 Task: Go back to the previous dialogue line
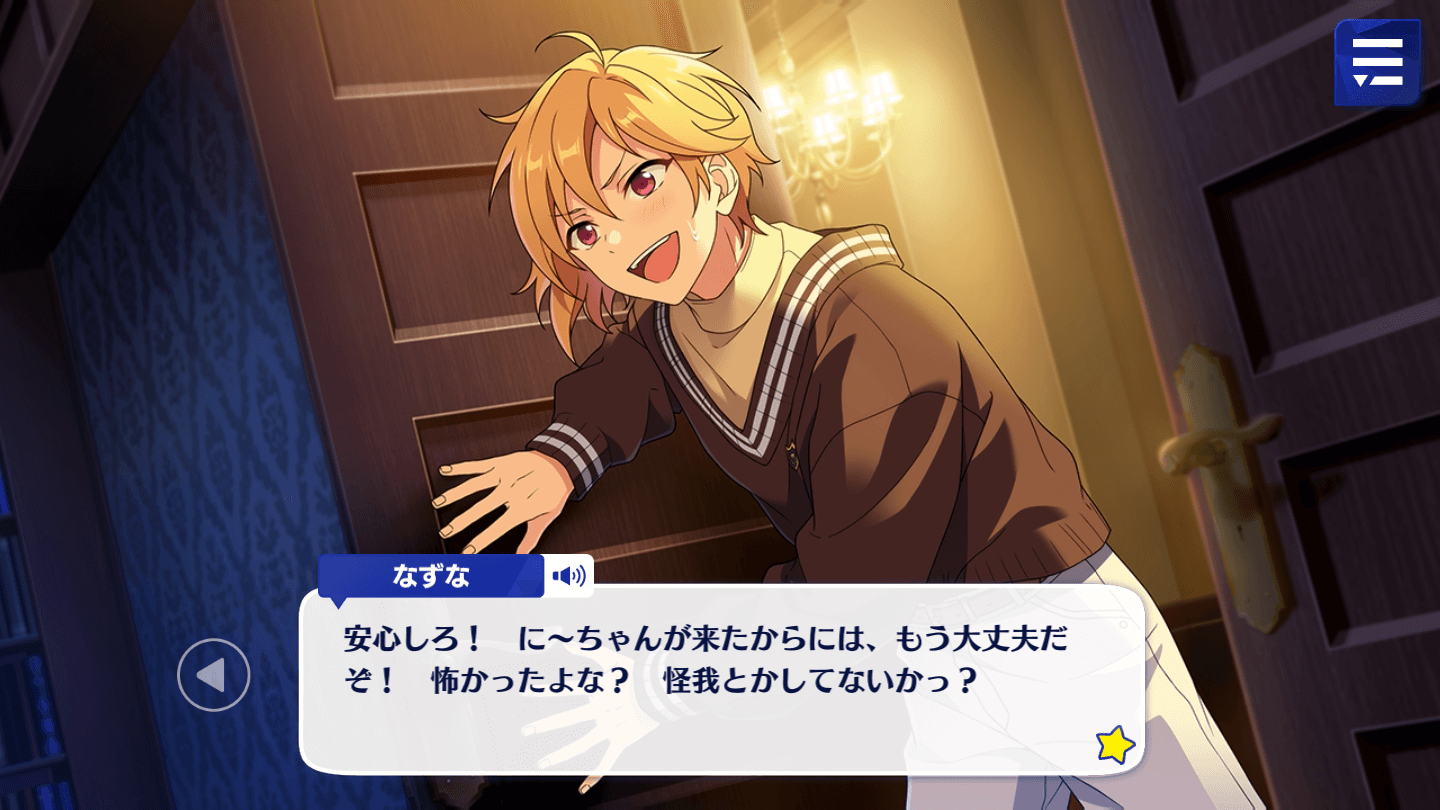coord(213,675)
